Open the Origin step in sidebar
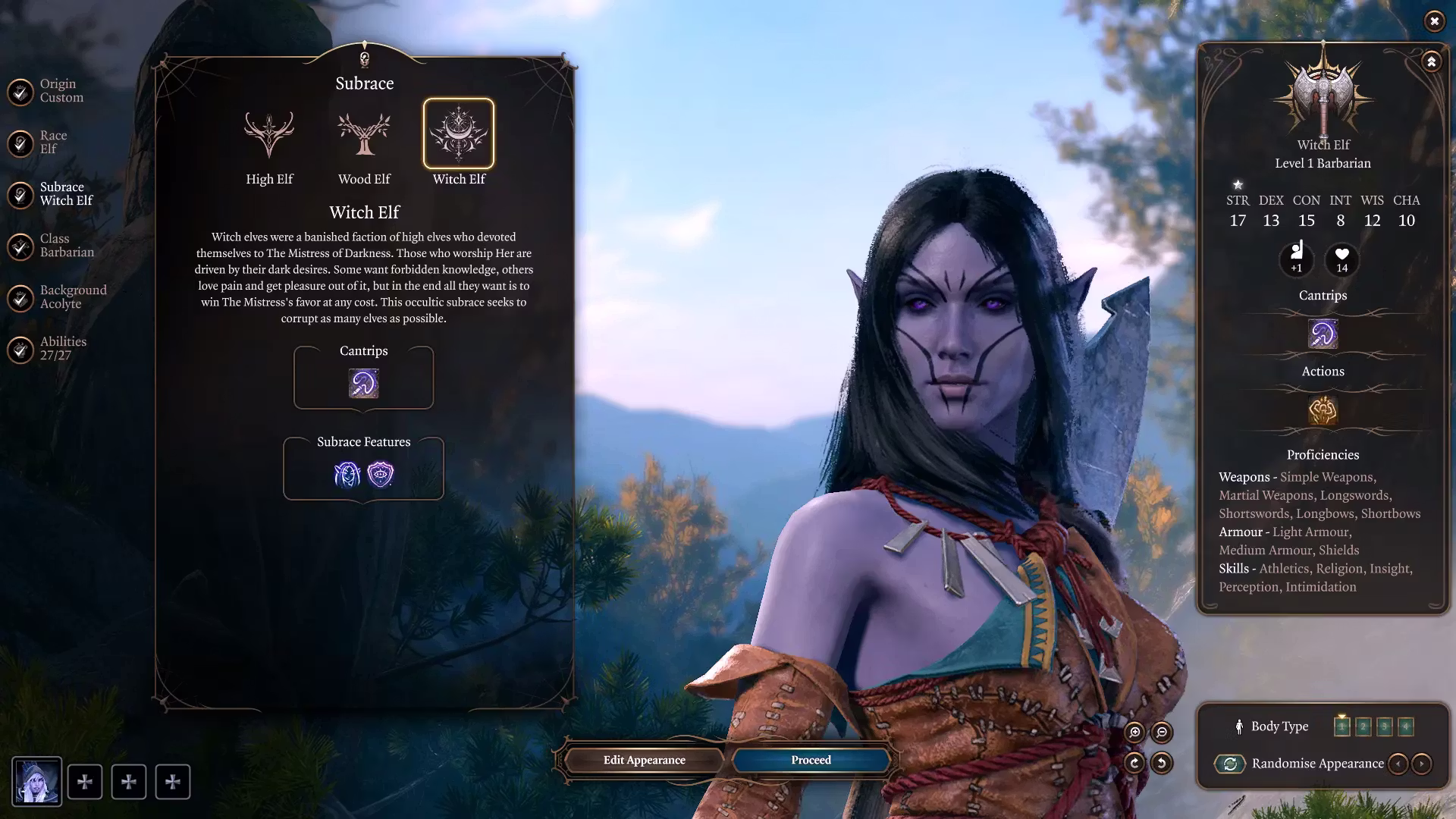This screenshot has width=1456, height=819. click(x=21, y=91)
